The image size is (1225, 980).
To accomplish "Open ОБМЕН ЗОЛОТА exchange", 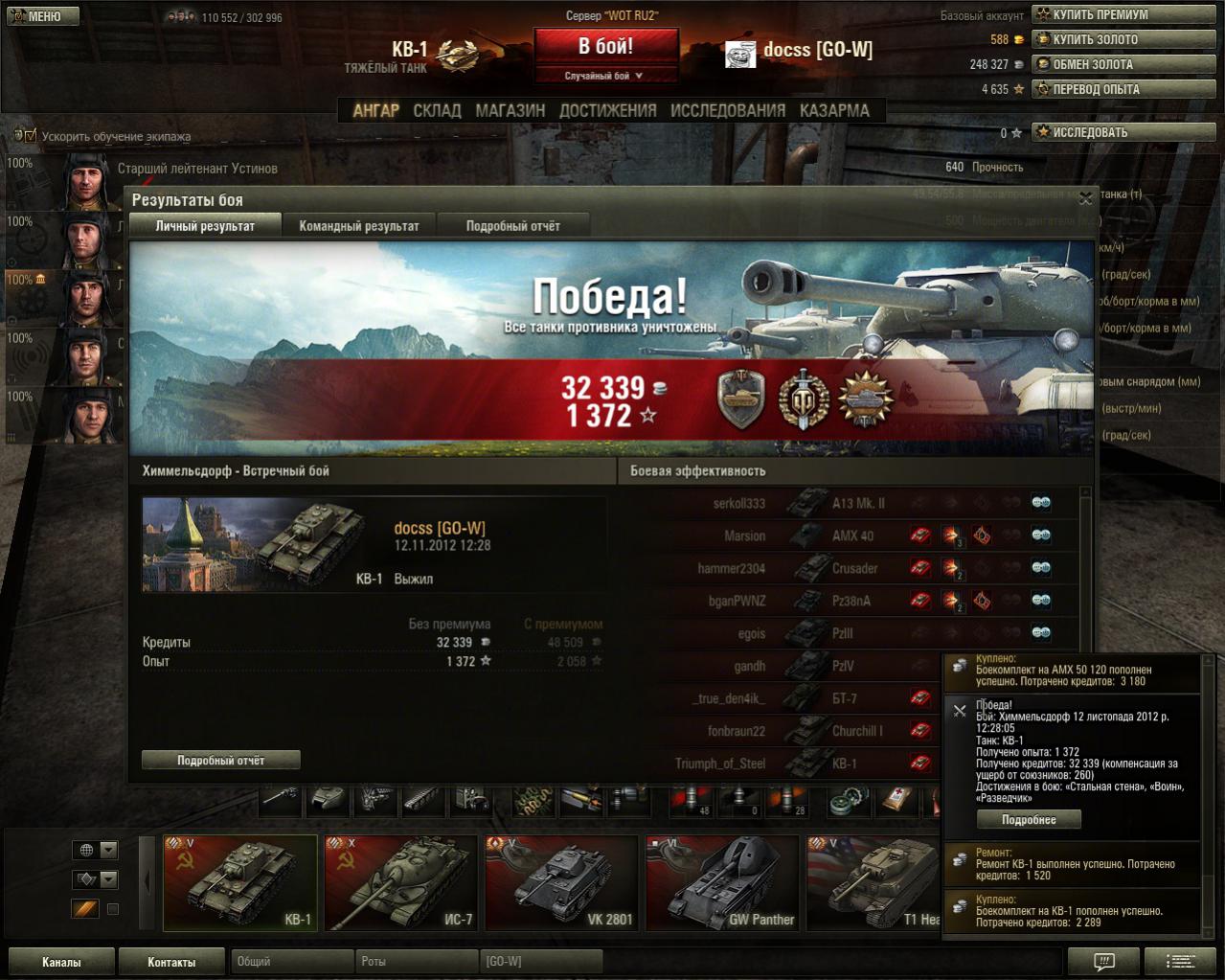I will (1102, 64).
